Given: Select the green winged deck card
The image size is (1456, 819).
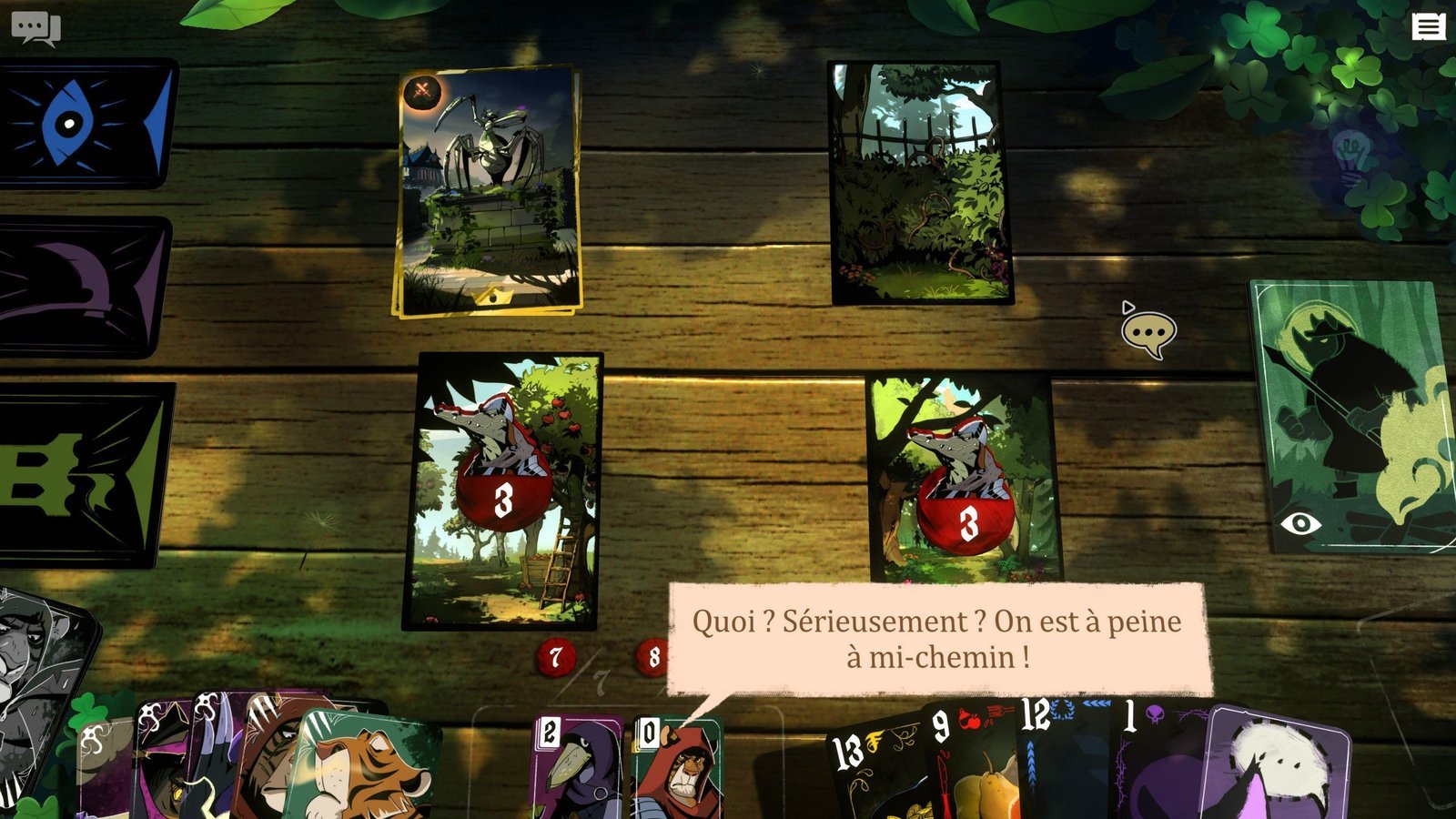Looking at the screenshot, I should click(84, 473).
